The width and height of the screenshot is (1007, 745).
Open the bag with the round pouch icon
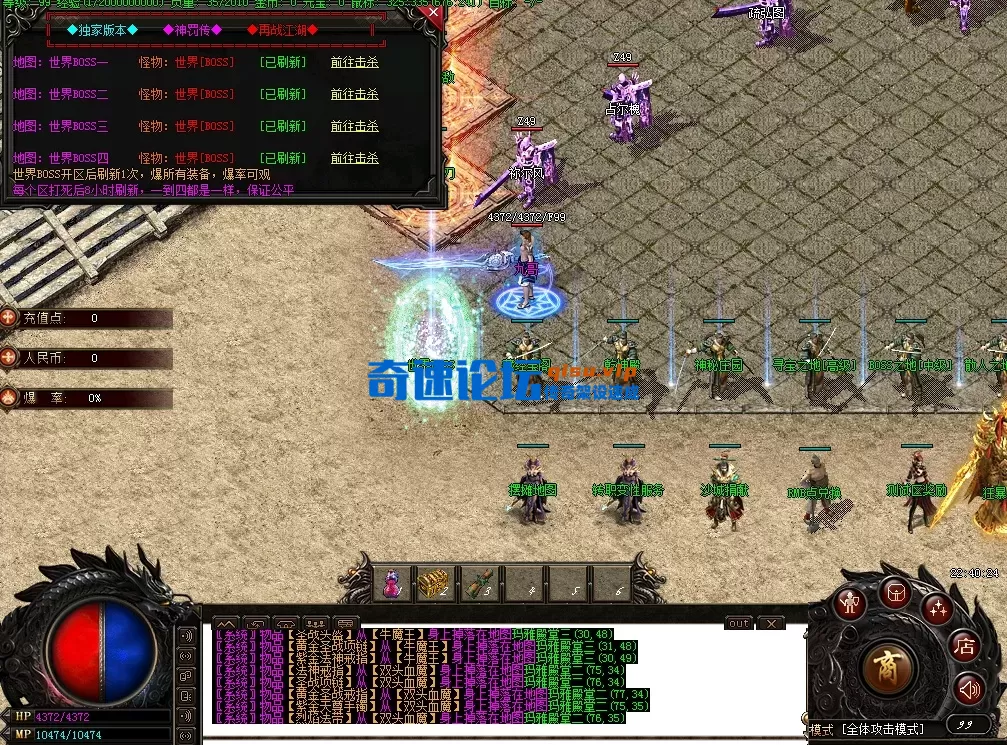coord(895,593)
